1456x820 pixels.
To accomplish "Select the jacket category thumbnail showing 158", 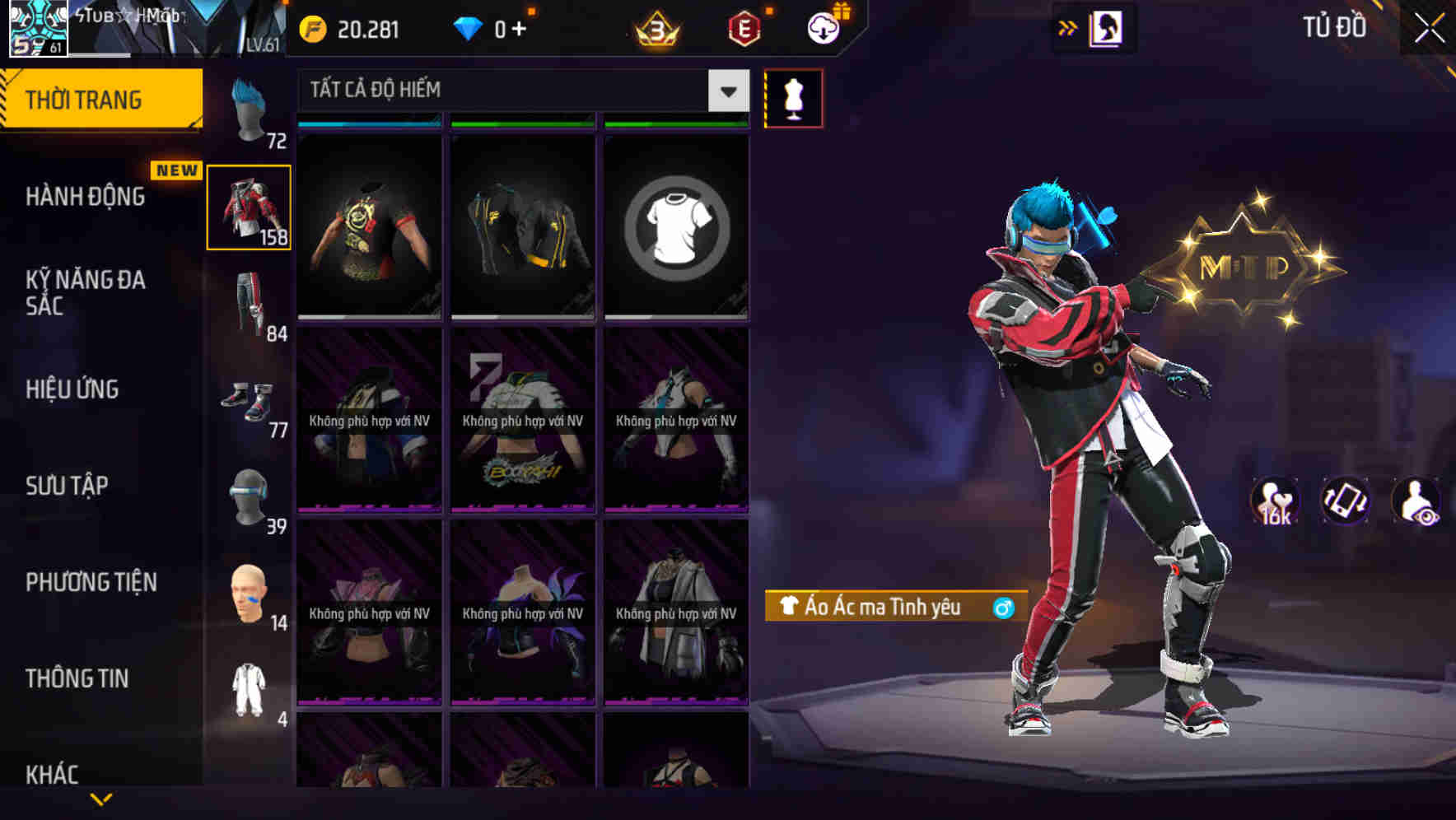I will pos(249,207).
